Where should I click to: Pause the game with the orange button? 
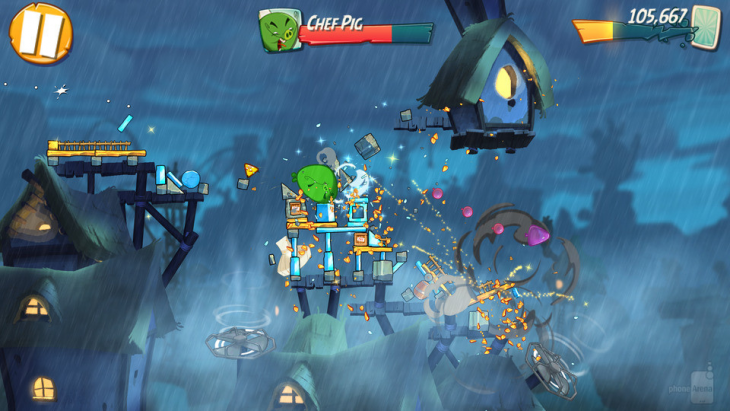(x=41, y=32)
